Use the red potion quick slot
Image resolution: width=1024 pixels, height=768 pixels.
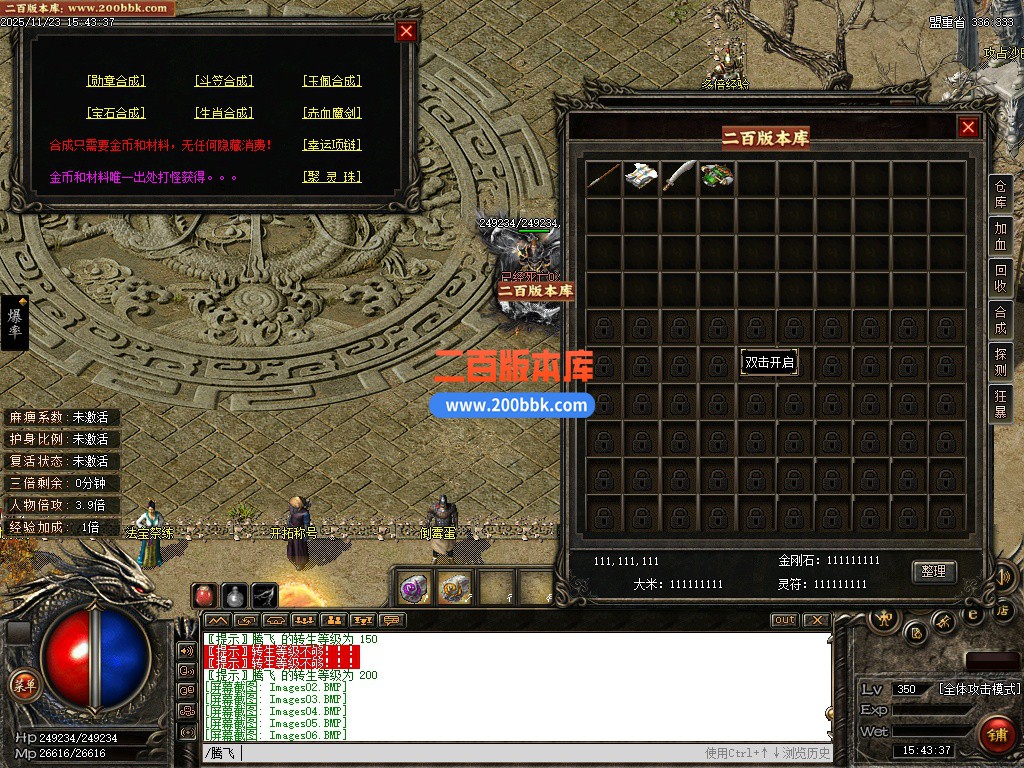(x=205, y=595)
